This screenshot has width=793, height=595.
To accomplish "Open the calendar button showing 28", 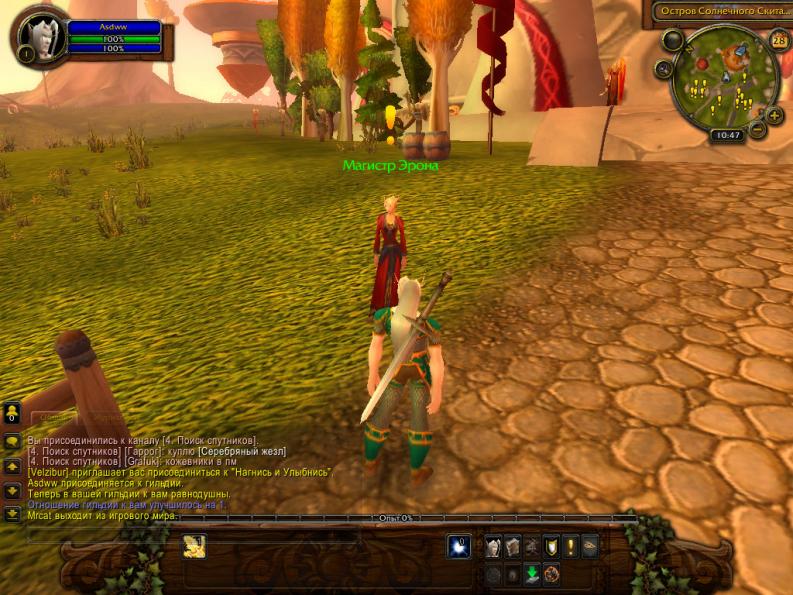I will tap(779, 40).
